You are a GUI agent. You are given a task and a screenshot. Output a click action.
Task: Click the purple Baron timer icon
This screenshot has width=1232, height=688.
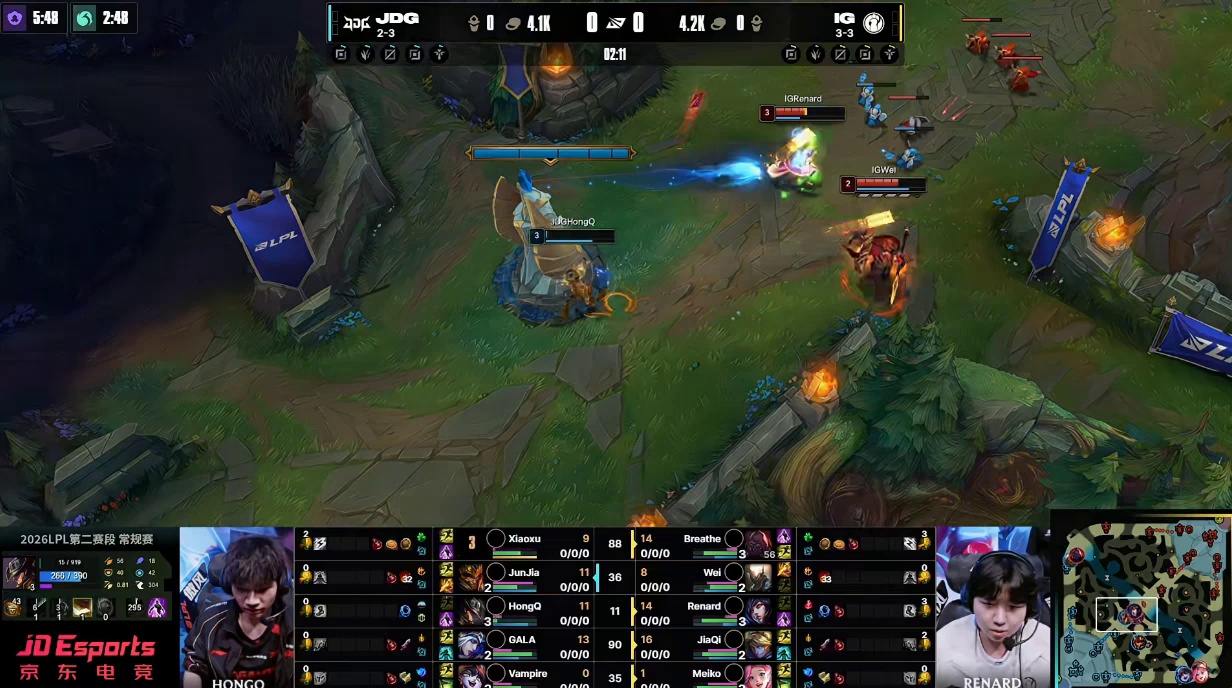(x=15, y=18)
